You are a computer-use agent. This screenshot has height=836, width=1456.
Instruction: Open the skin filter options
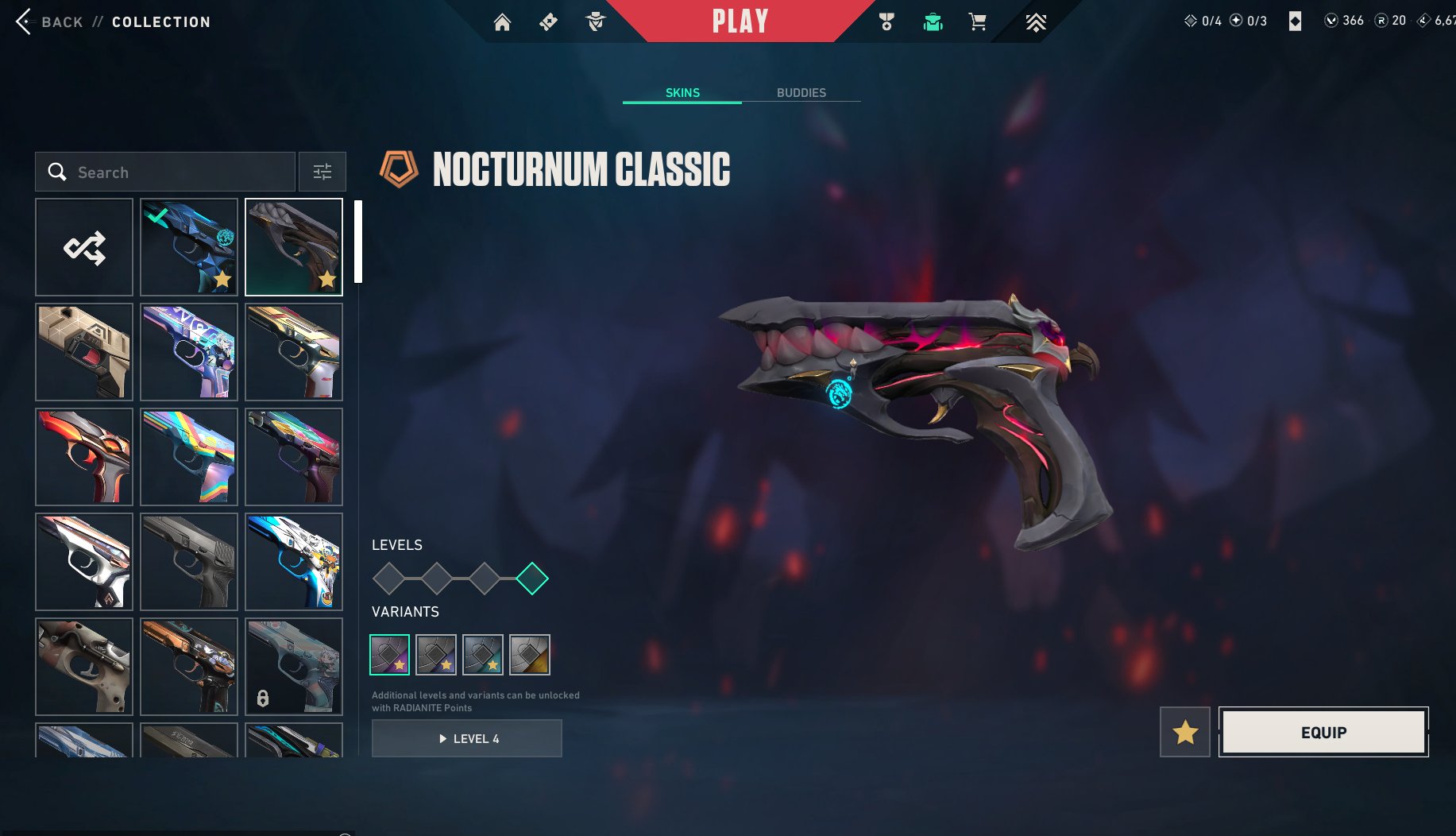[322, 172]
